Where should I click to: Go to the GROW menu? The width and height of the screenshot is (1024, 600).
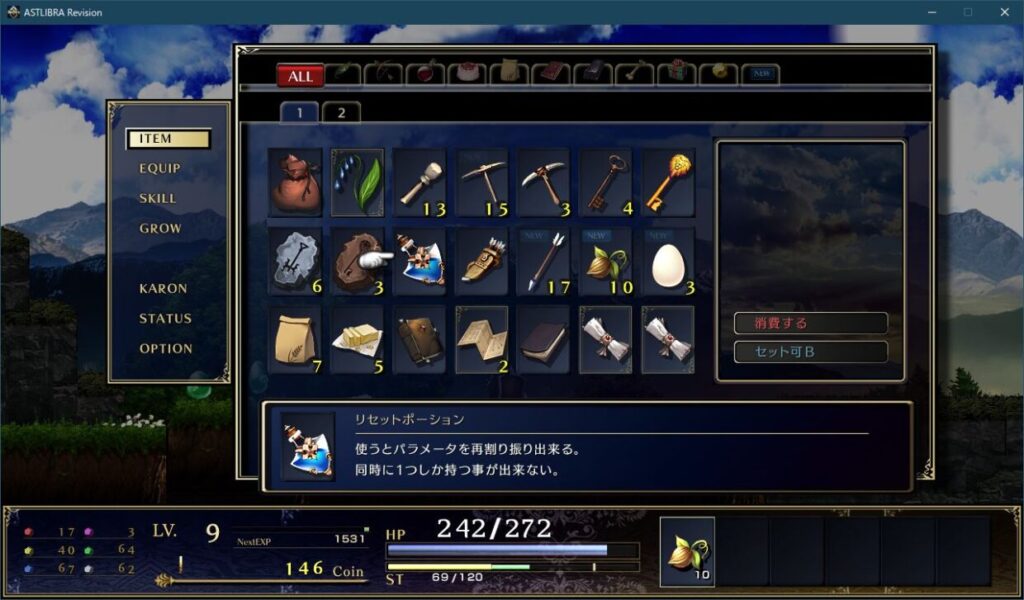160,229
